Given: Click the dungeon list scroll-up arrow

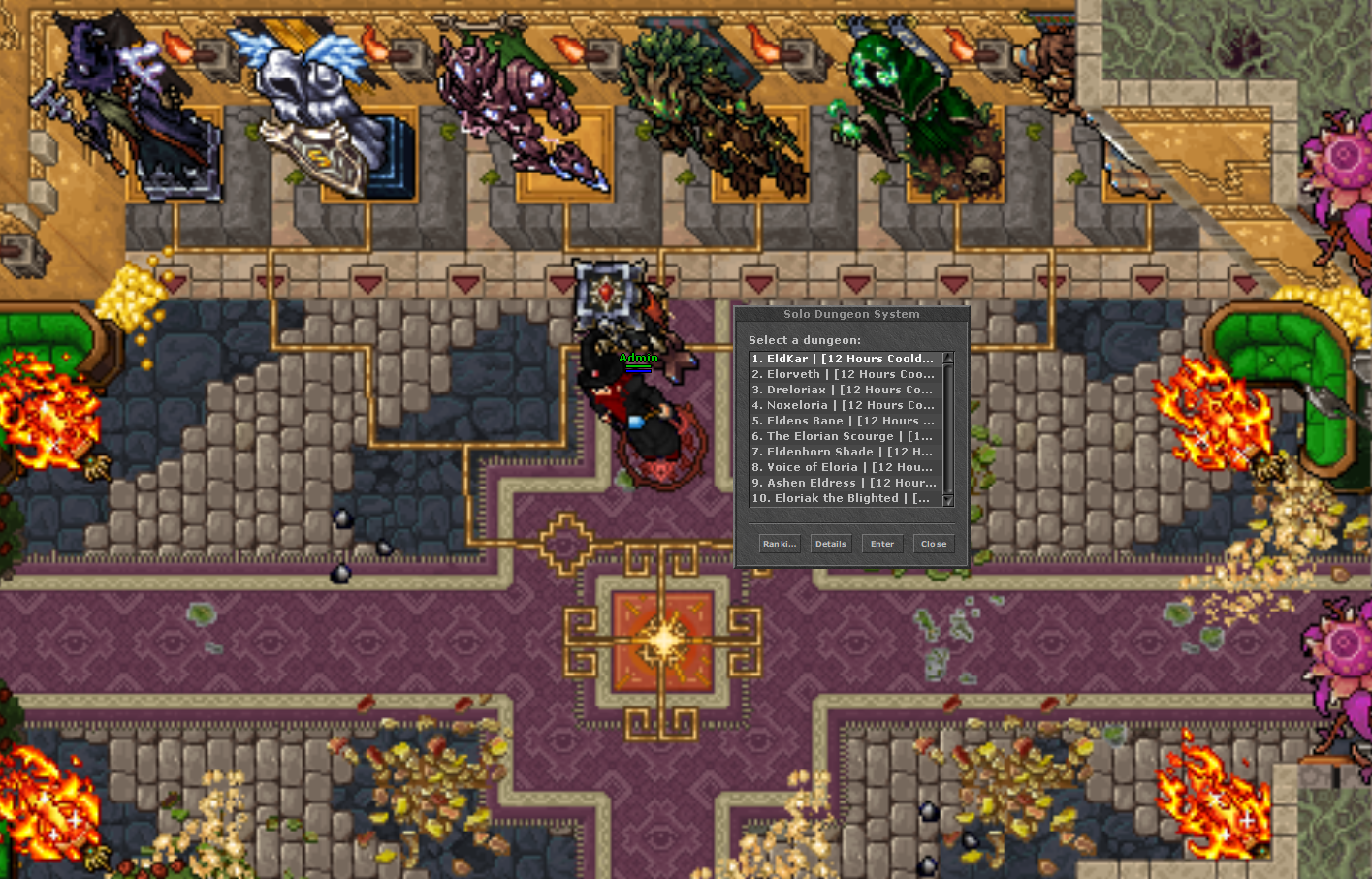Looking at the screenshot, I should (x=948, y=359).
